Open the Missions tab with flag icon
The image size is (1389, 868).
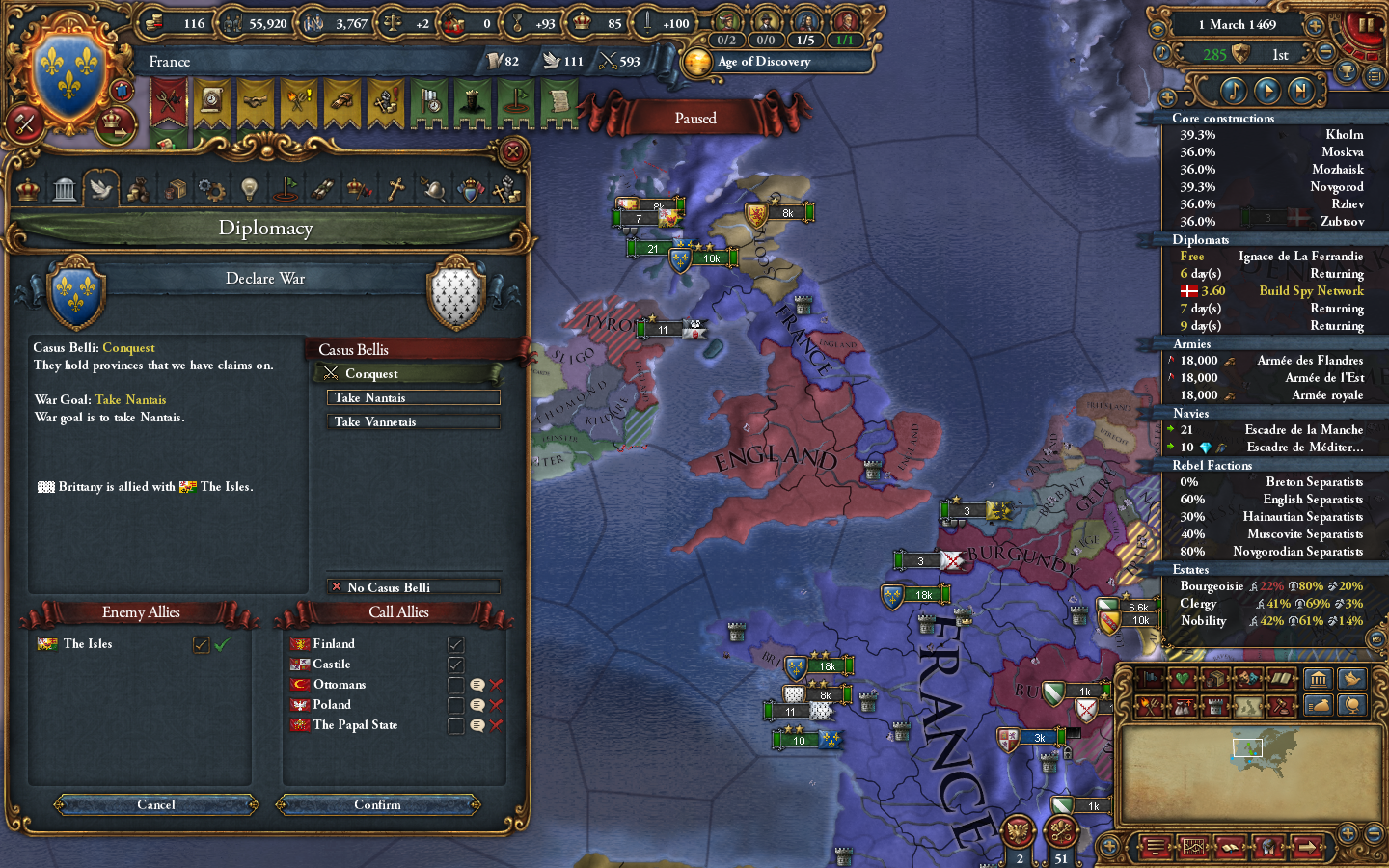(x=286, y=187)
